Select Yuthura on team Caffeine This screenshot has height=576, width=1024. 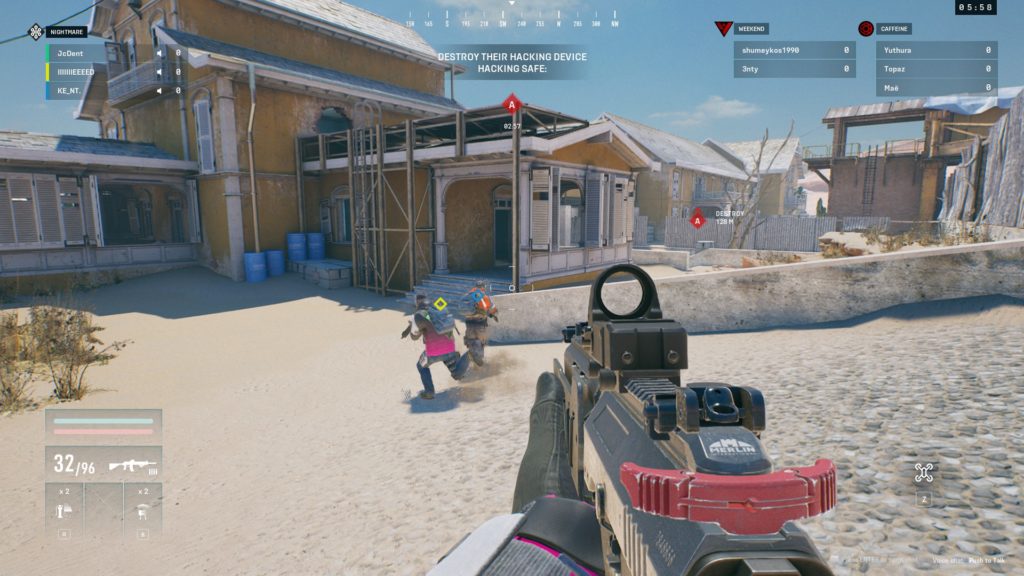coord(937,50)
